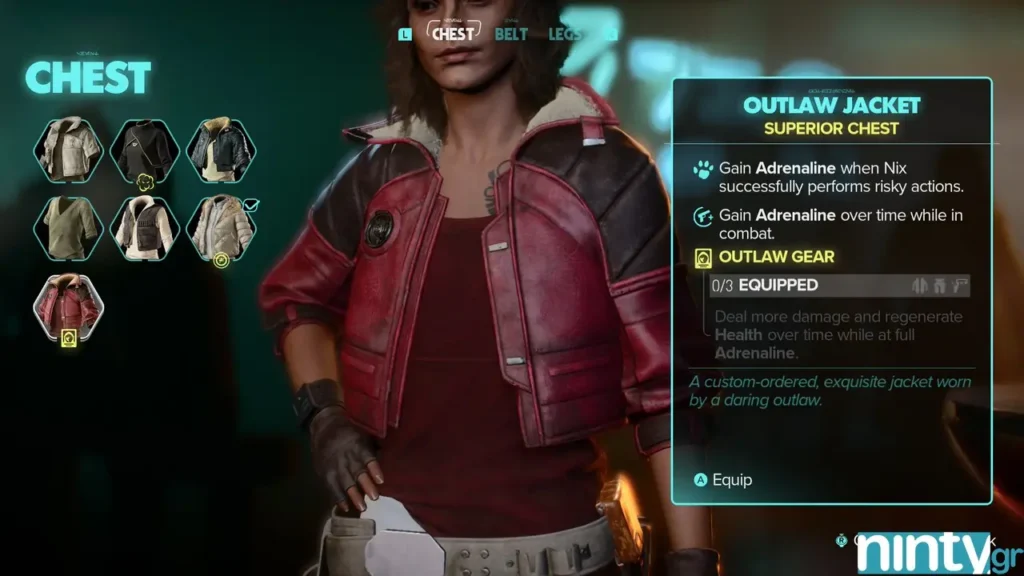The height and width of the screenshot is (576, 1024).
Task: Pick the black jacket with fur collar
Action: [x=221, y=149]
